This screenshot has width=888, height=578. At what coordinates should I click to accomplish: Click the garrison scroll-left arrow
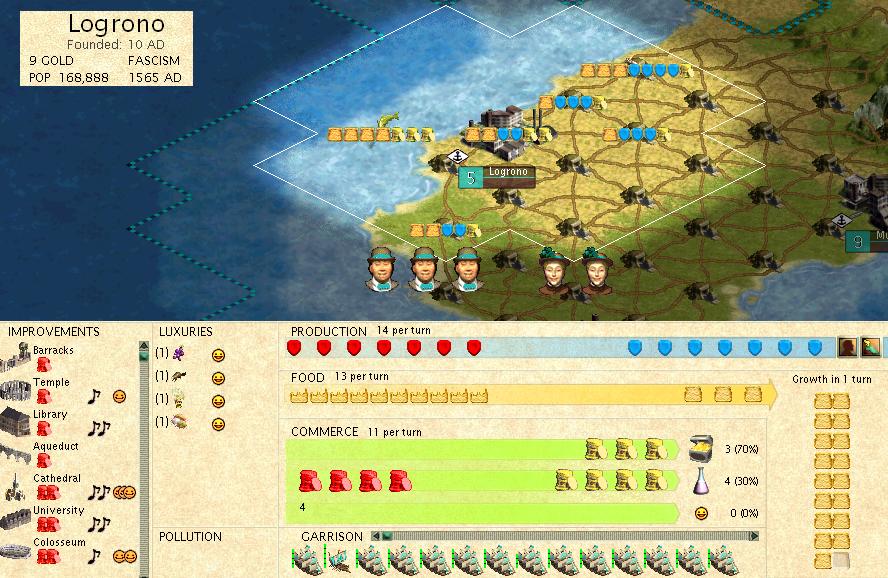tap(376, 536)
